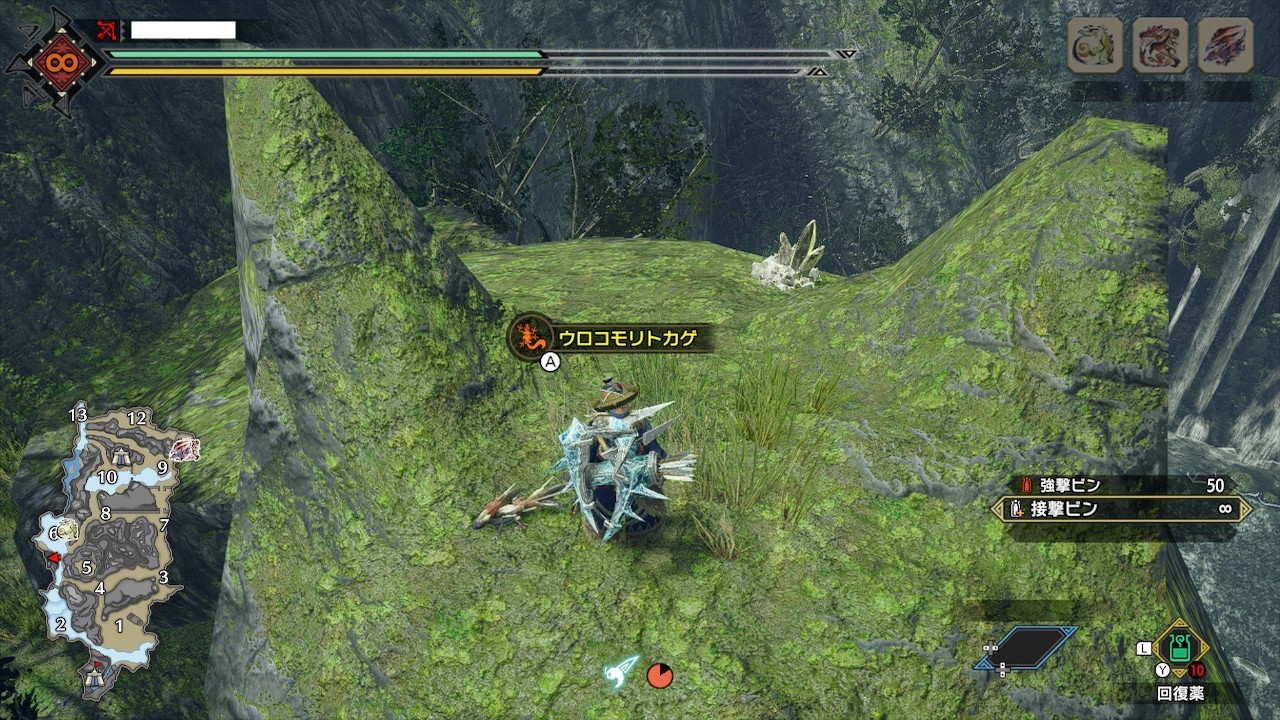1280x720 pixels.
Task: Click the infinity weapon emblem
Action: pyautogui.click(x=54, y=62)
